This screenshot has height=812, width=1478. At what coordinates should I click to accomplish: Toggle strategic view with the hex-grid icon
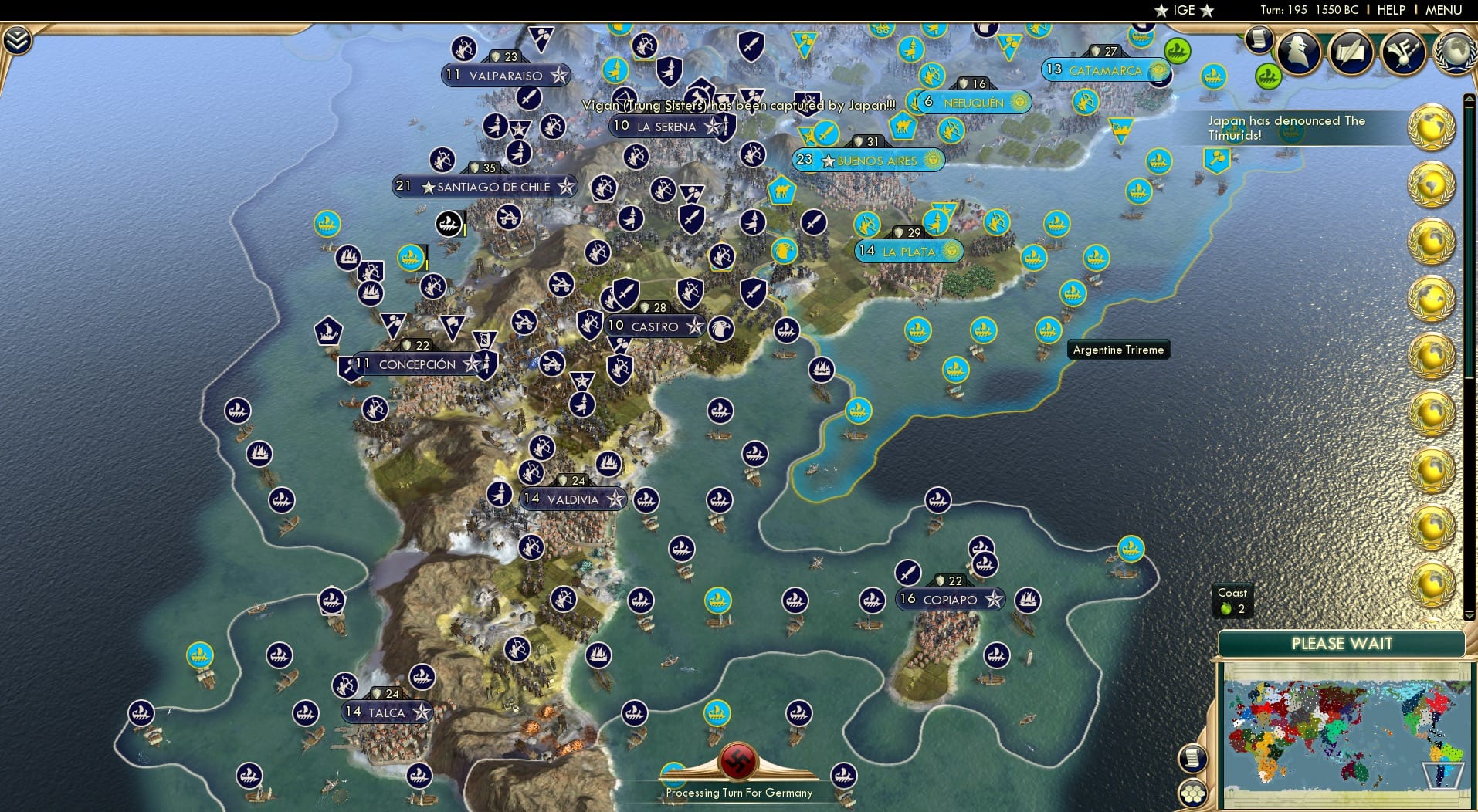pyautogui.click(x=1193, y=792)
